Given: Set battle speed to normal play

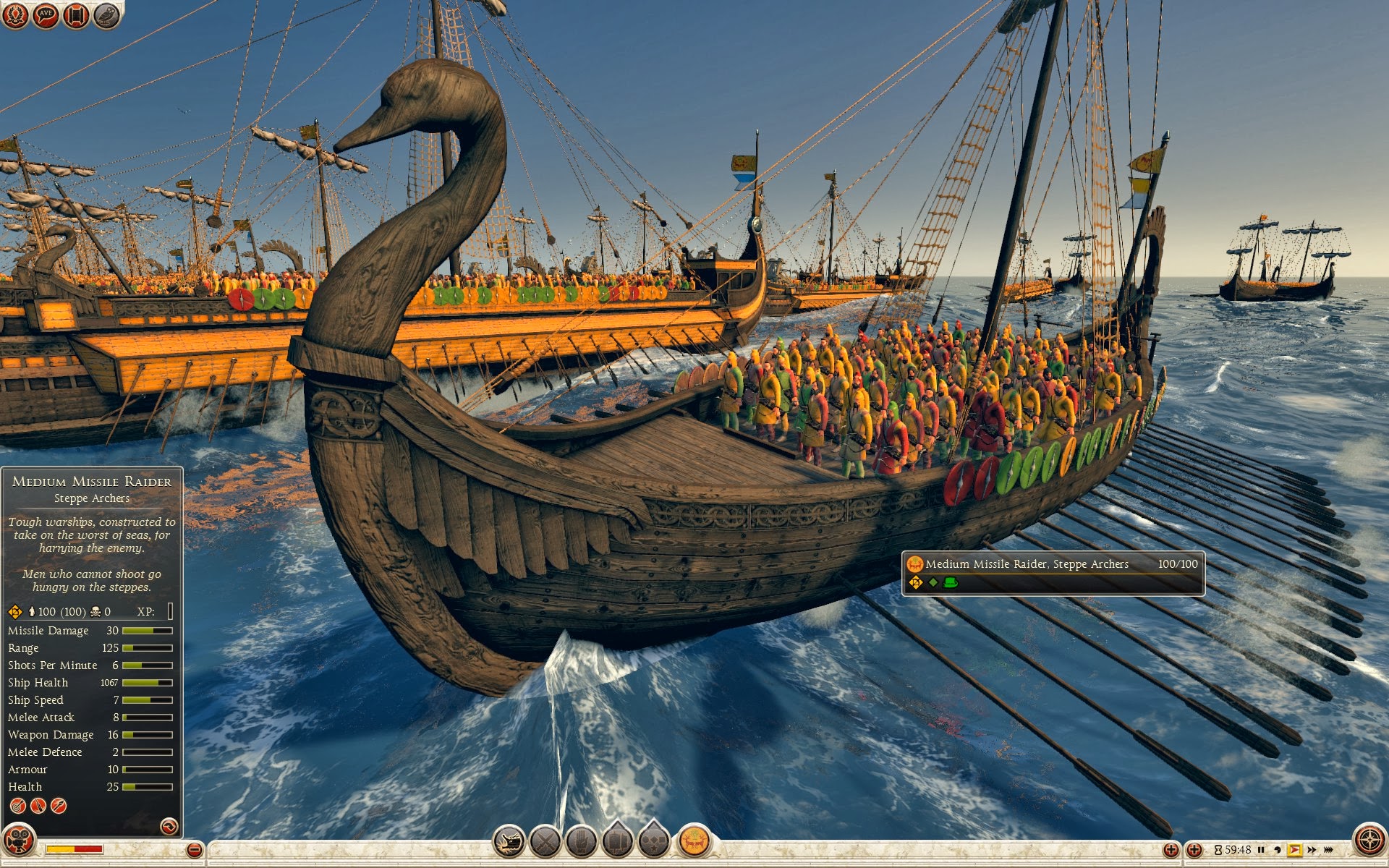Looking at the screenshot, I should pos(1294,850).
